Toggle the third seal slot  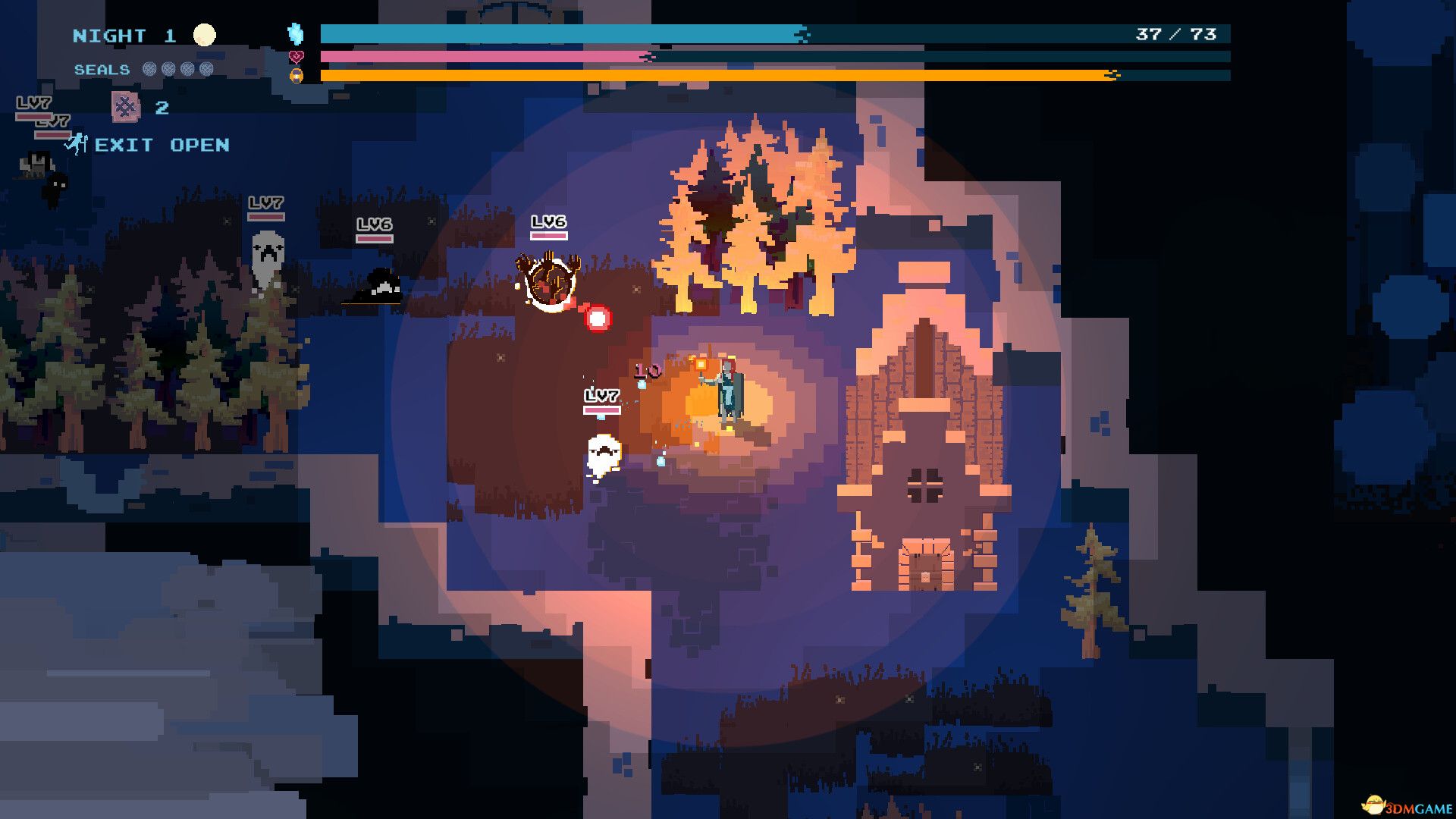point(188,71)
